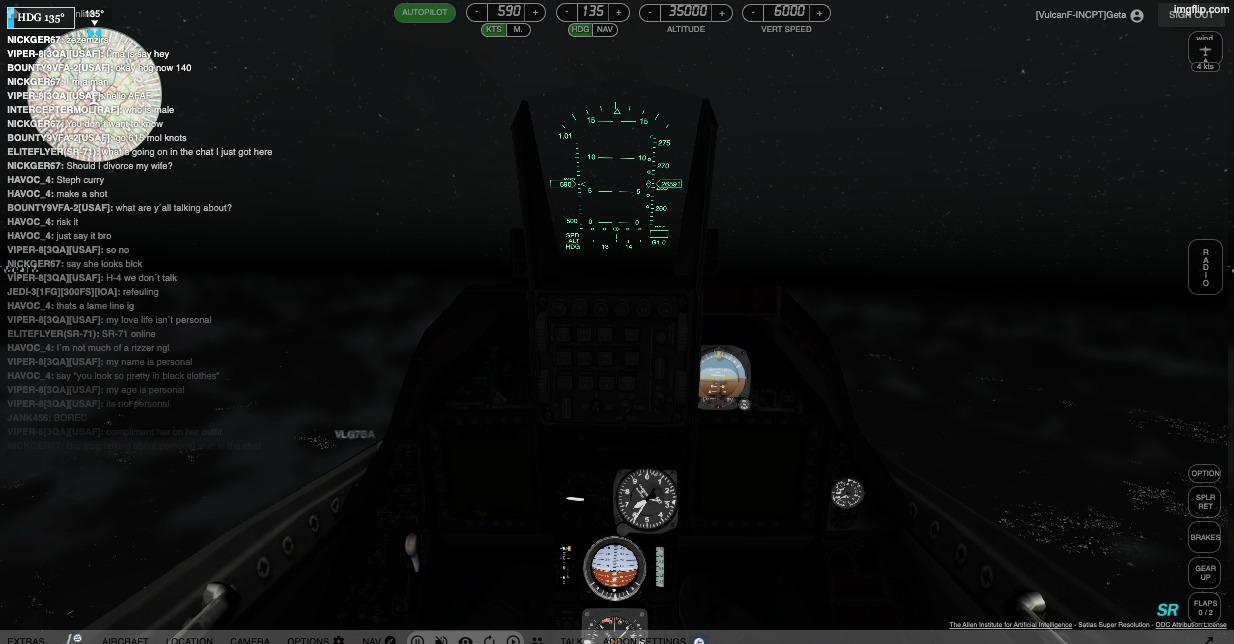1234x644 pixels.
Task: Switch speed mode to Mach (M.)
Action: click(518, 30)
